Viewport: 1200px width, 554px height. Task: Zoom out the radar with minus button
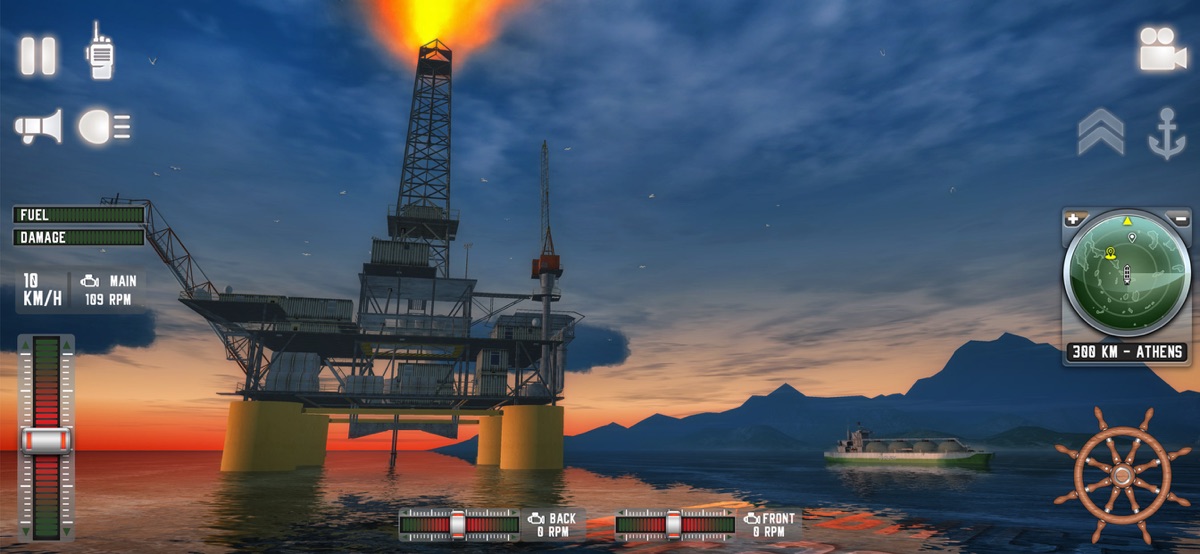point(1180,218)
